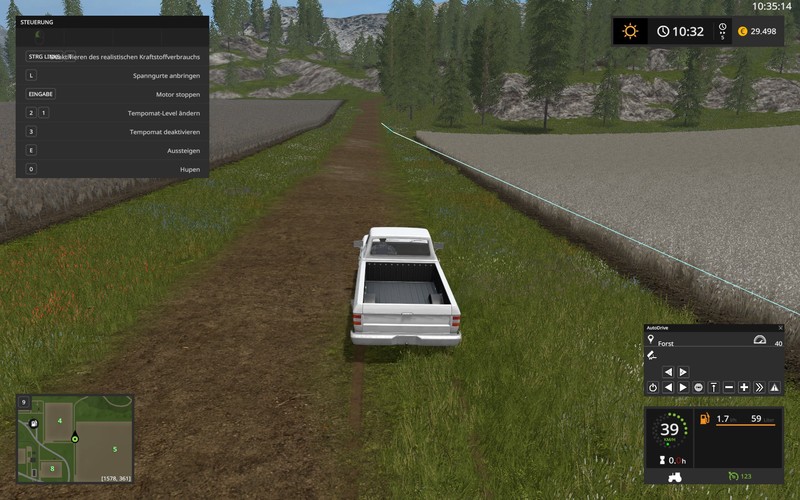Toggle the AutoDrive power button

(652, 387)
